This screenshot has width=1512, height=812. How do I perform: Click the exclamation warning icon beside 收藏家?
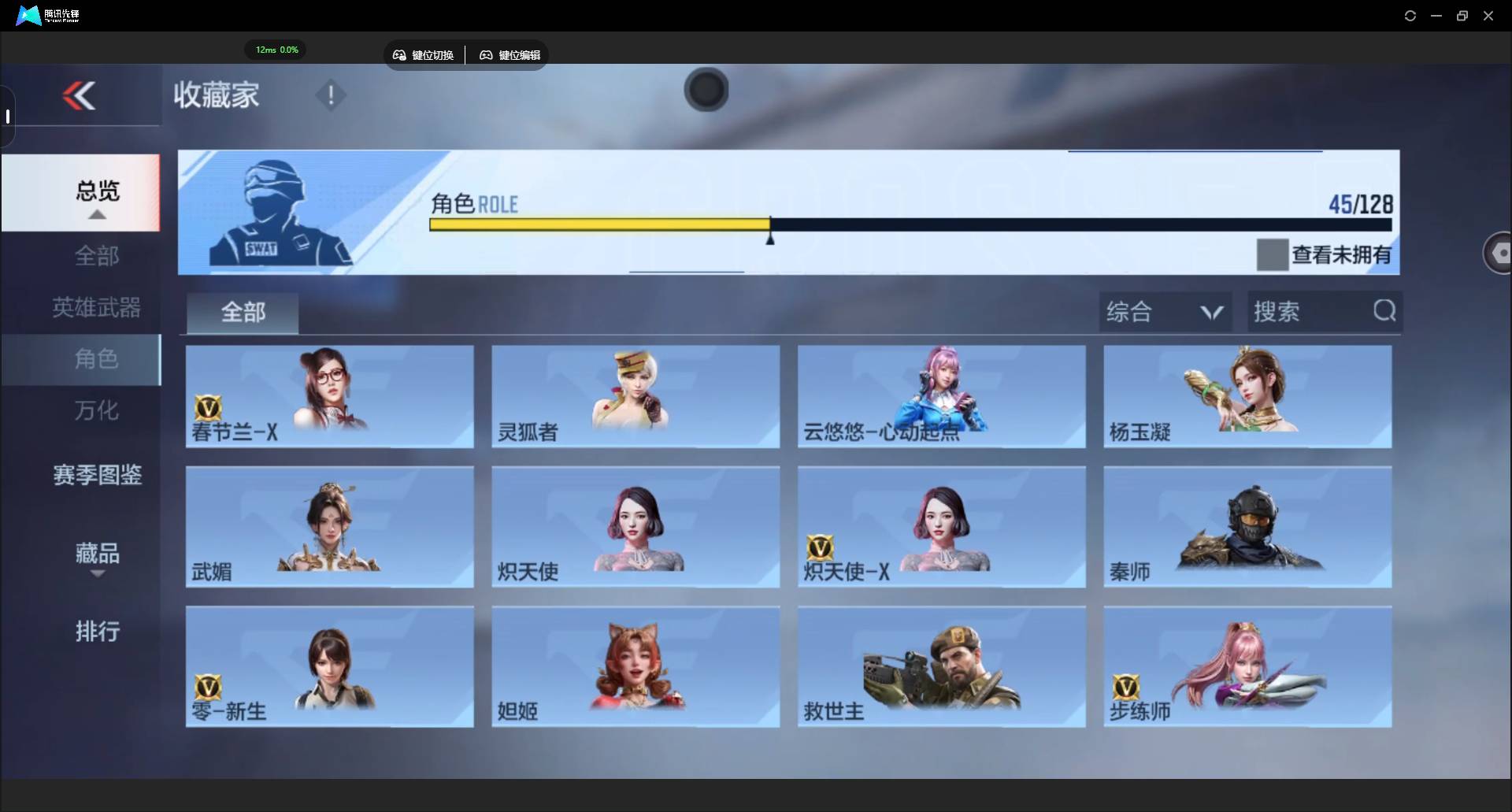click(x=330, y=95)
